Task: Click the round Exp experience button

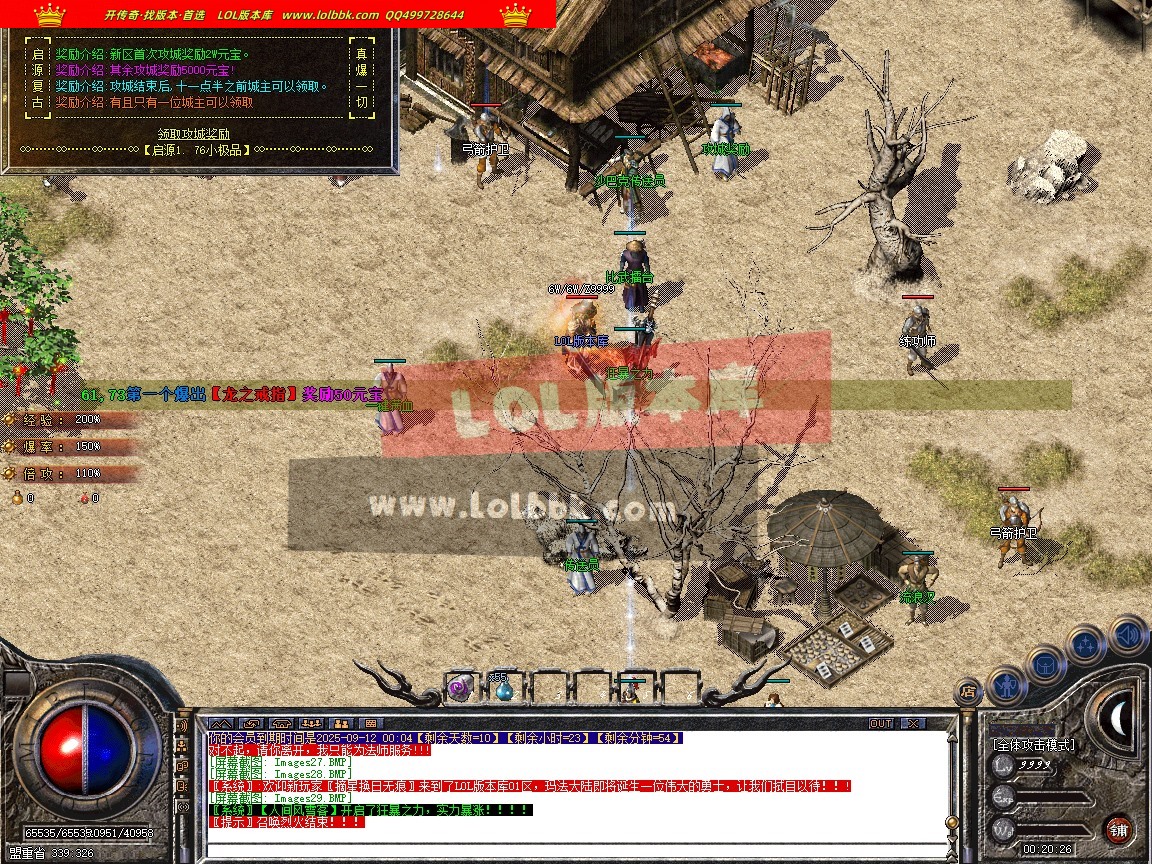Action: point(1003,797)
